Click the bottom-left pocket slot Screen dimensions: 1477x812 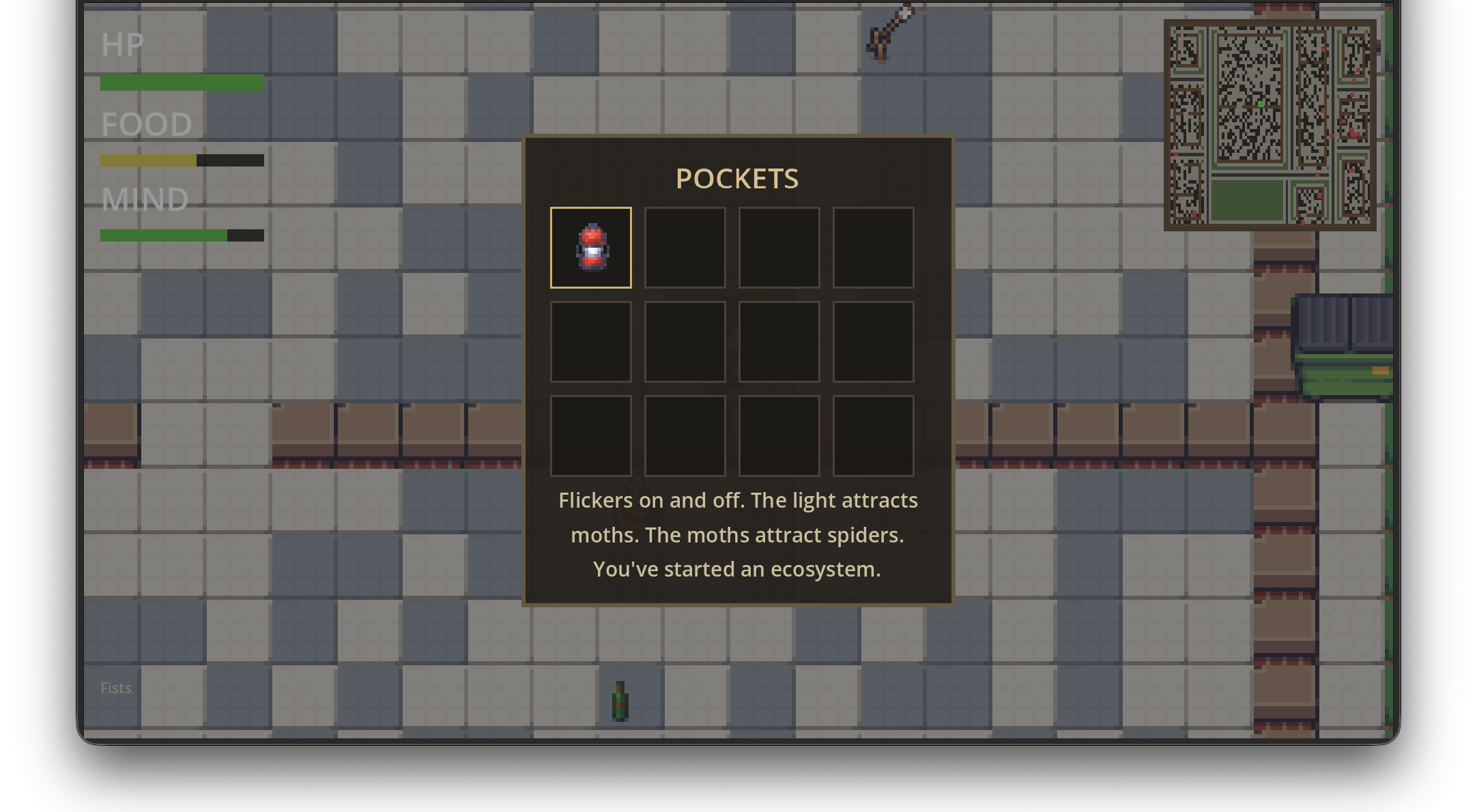(x=591, y=435)
